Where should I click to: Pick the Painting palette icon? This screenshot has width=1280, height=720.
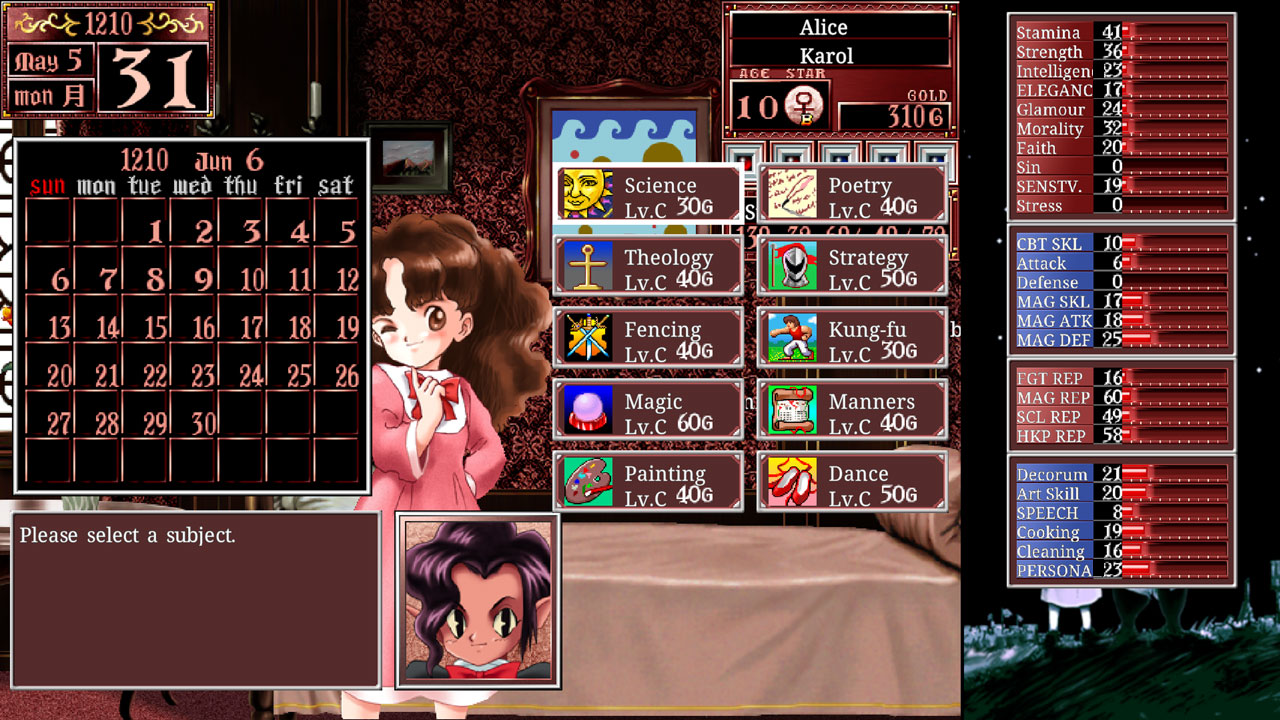tap(588, 480)
